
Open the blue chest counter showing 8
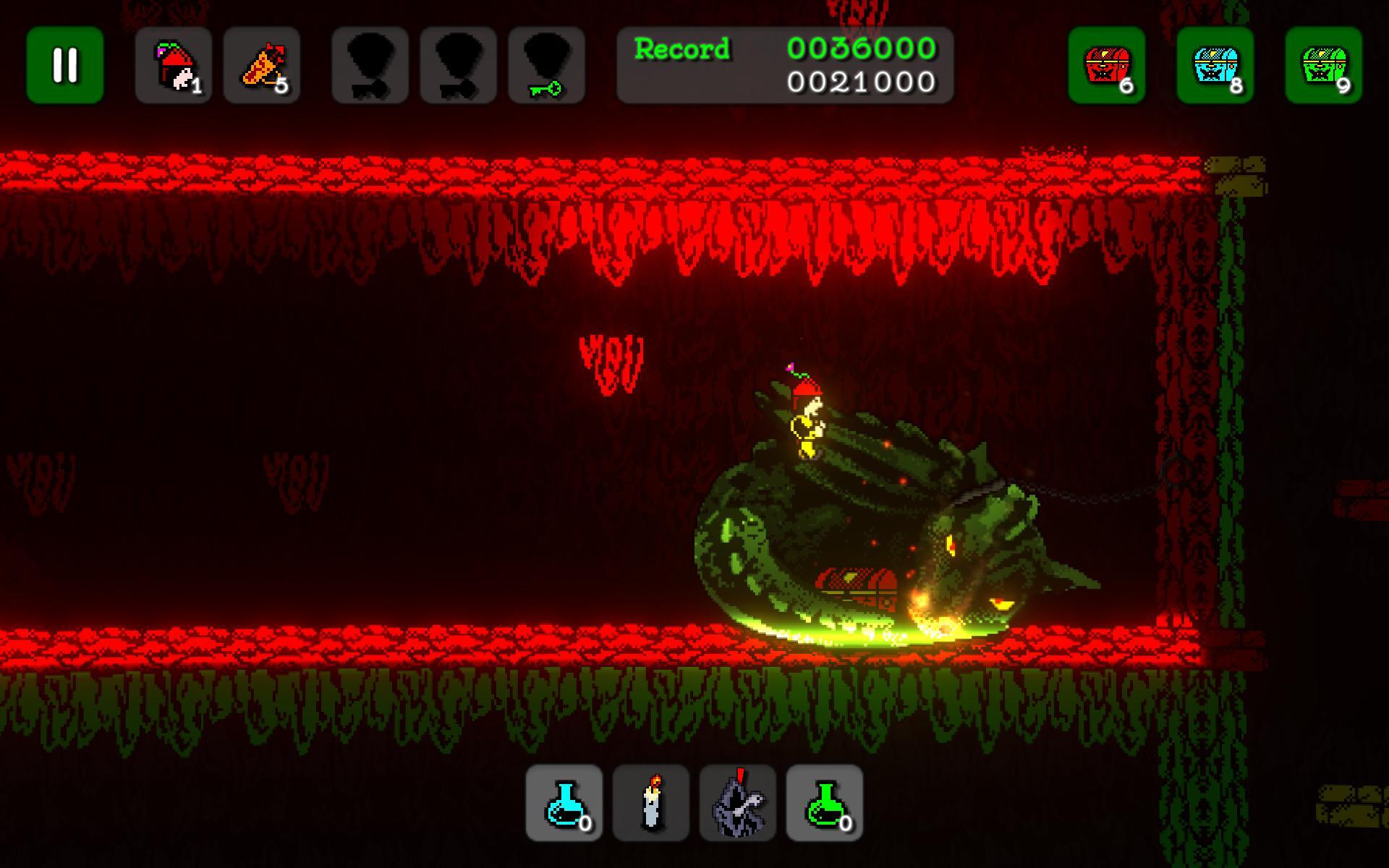(x=1217, y=65)
